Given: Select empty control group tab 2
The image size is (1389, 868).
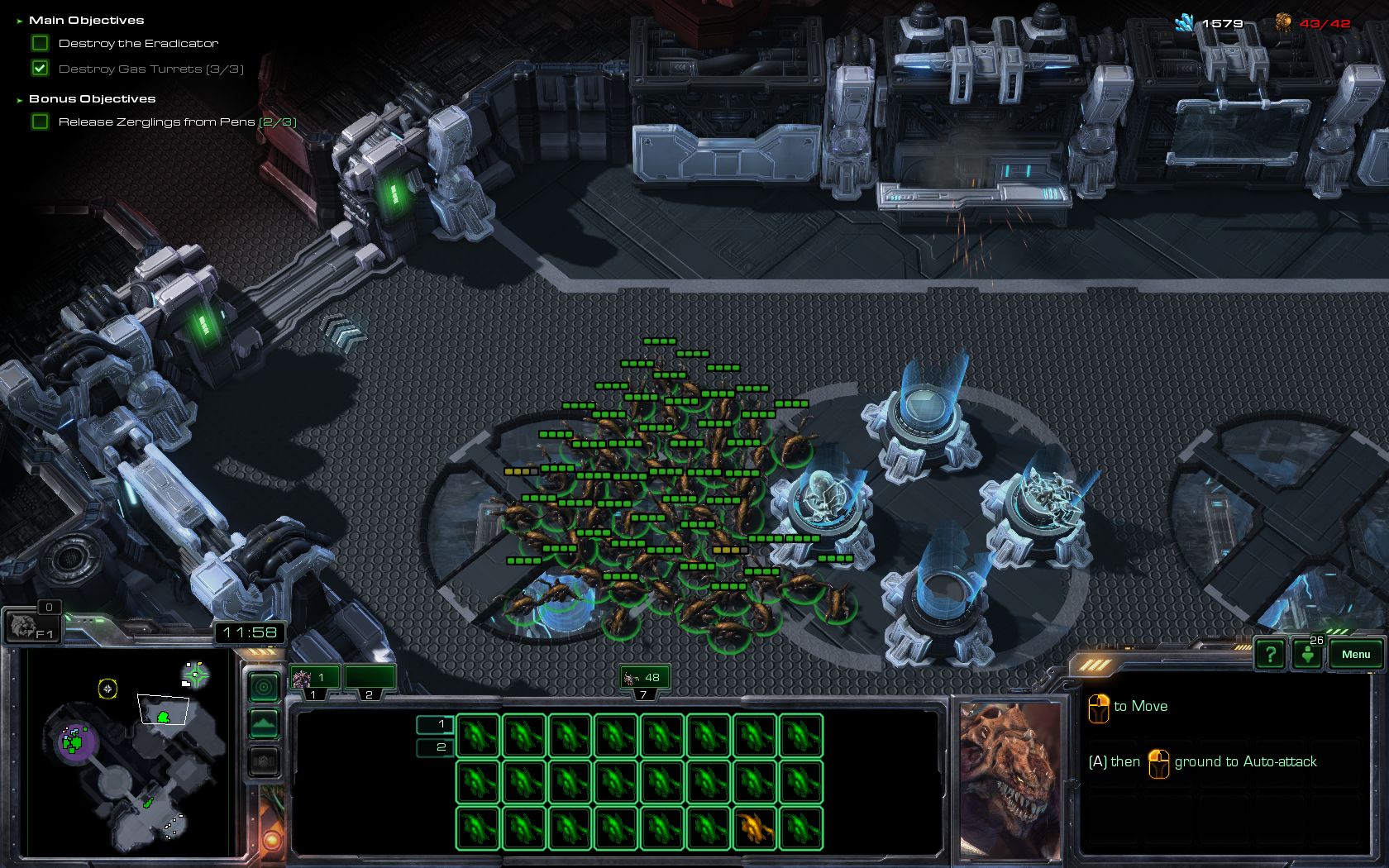Looking at the screenshot, I should (x=370, y=678).
